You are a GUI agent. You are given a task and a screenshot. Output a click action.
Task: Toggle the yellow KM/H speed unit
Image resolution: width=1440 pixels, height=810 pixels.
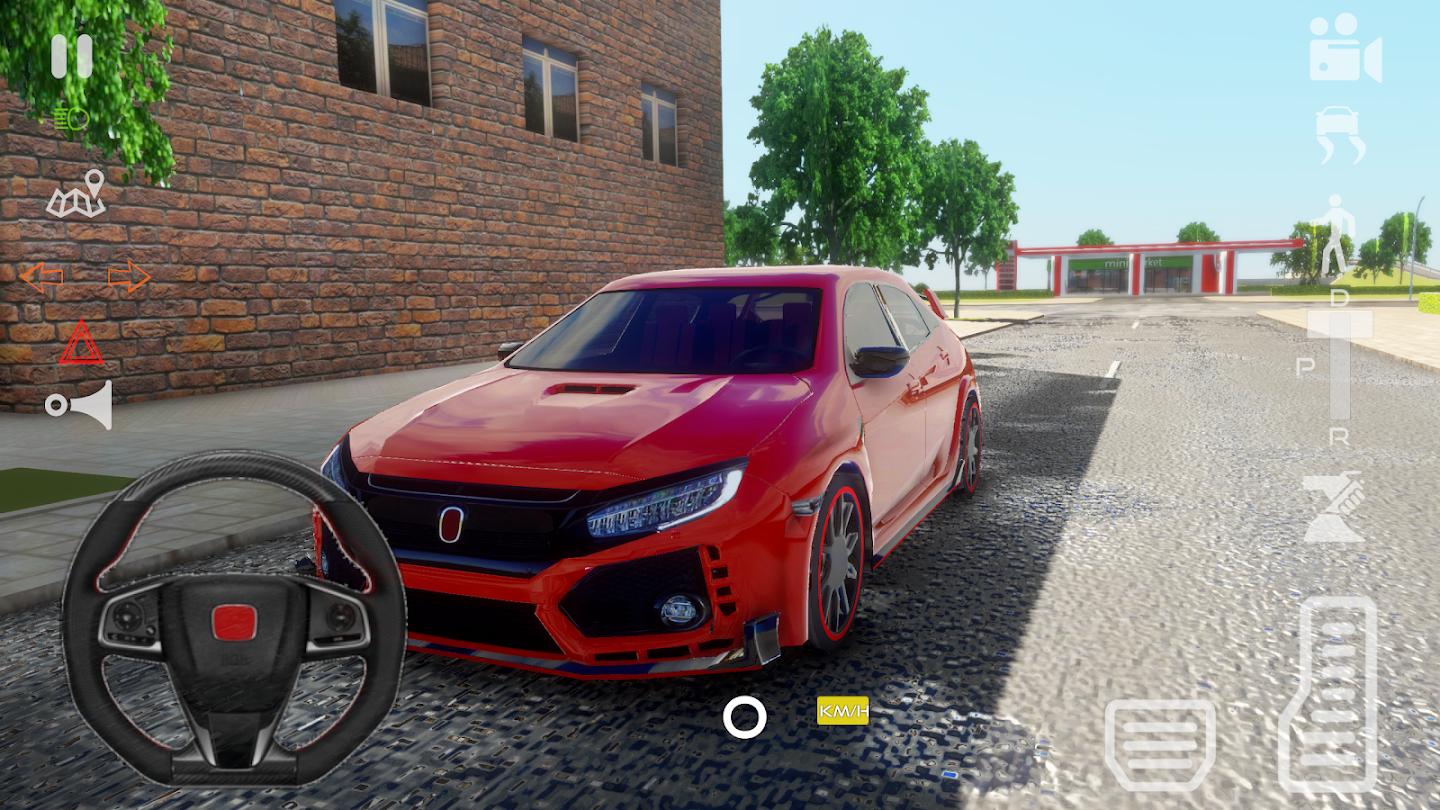[843, 710]
